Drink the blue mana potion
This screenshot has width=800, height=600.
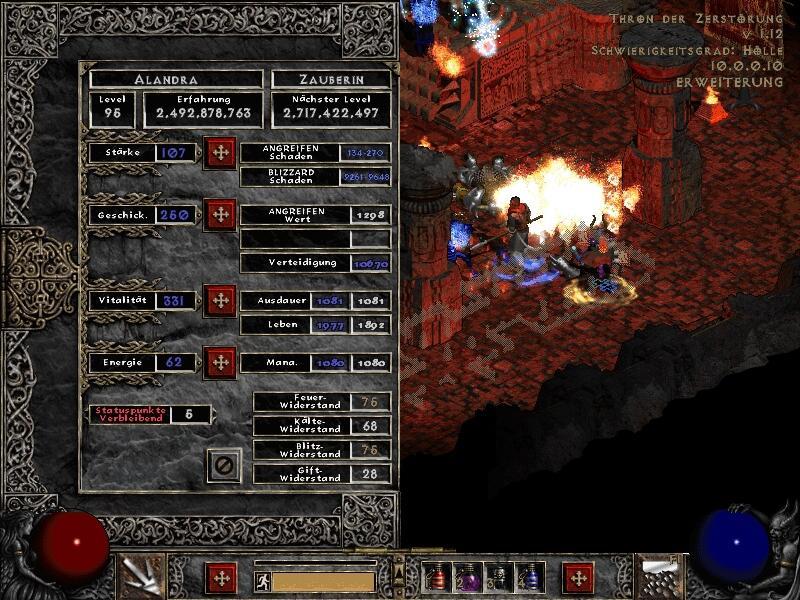tap(530, 577)
